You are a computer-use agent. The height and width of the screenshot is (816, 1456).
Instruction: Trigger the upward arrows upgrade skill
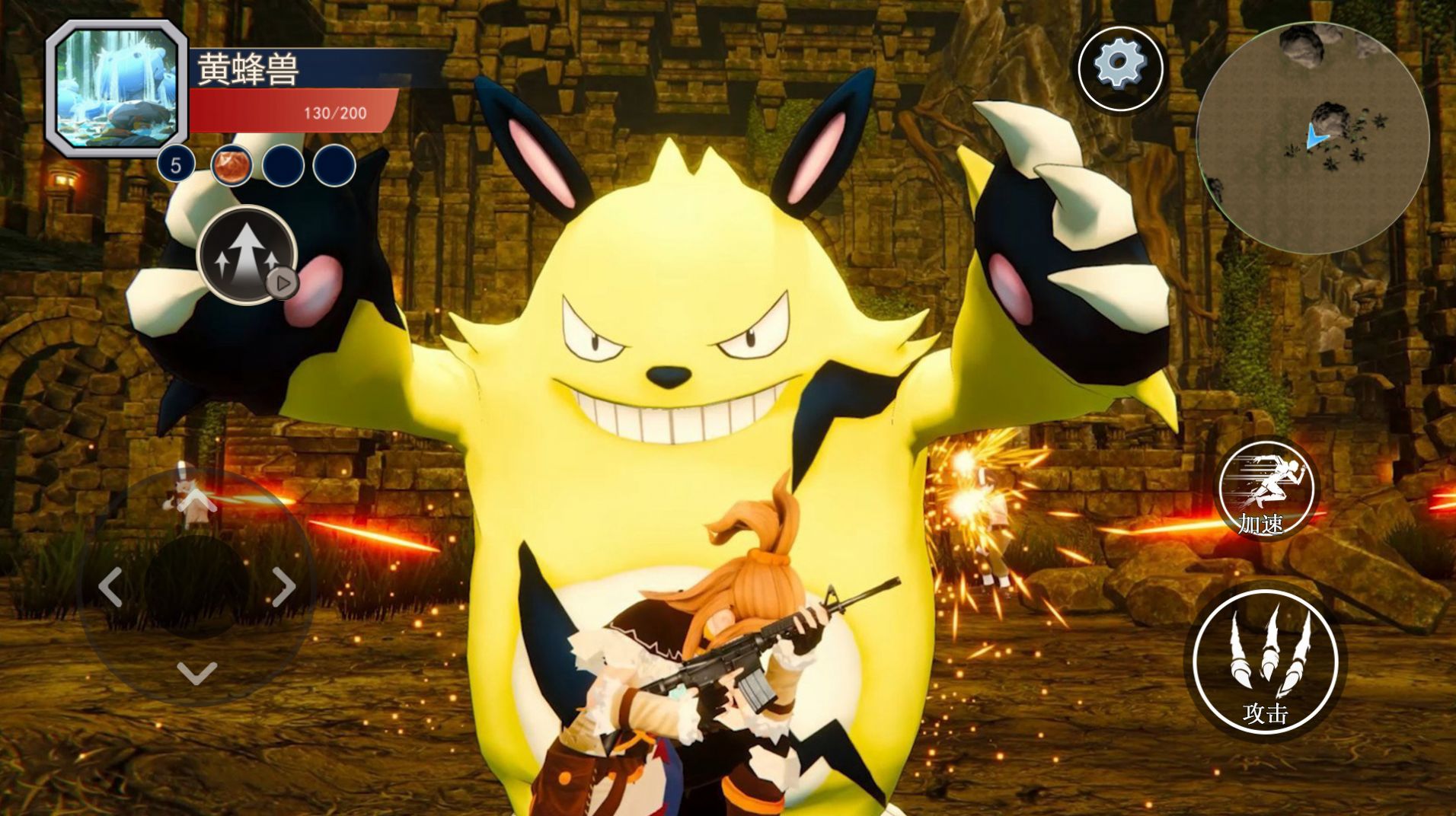click(246, 255)
